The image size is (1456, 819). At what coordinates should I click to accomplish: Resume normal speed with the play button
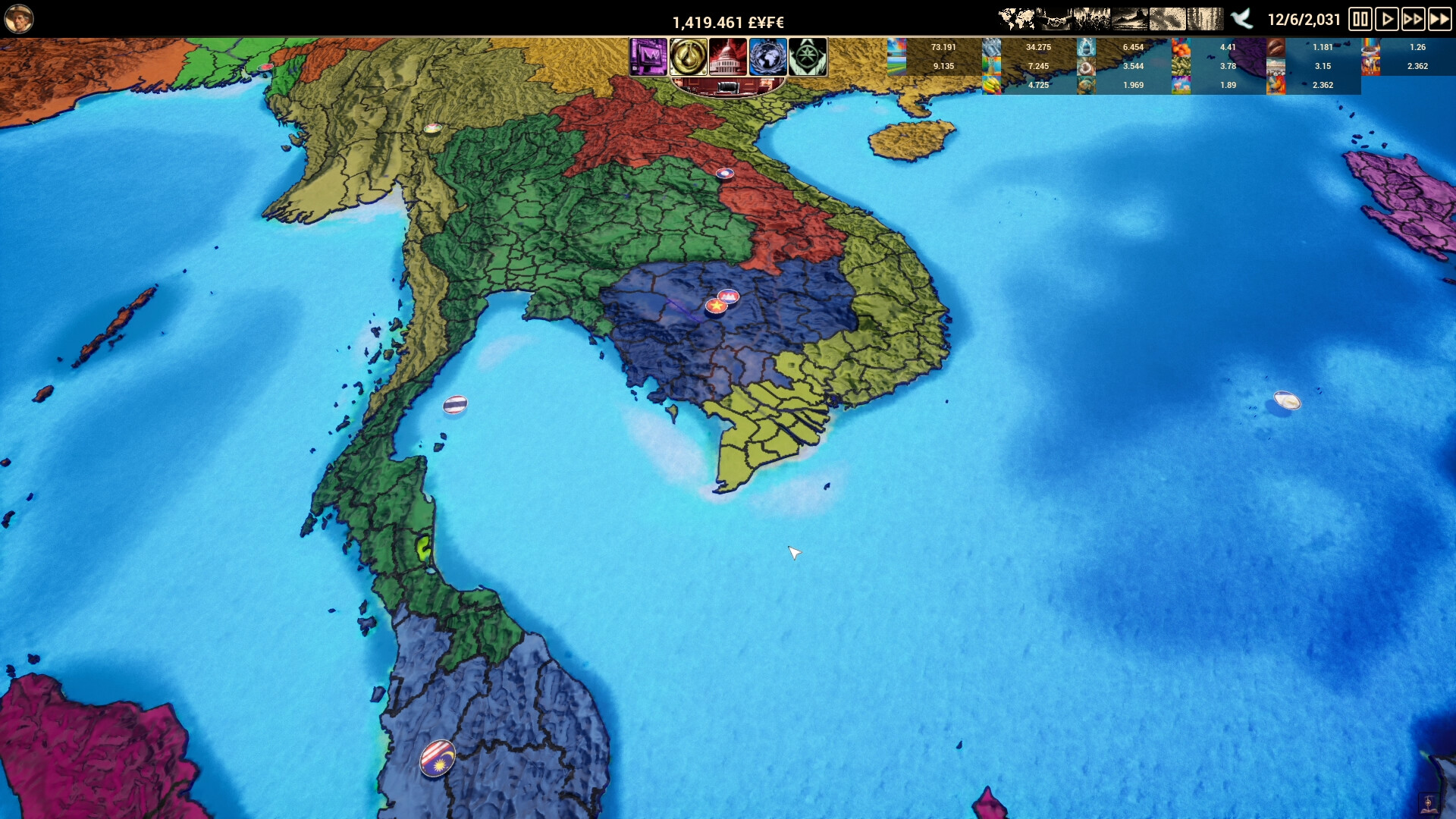1386,19
